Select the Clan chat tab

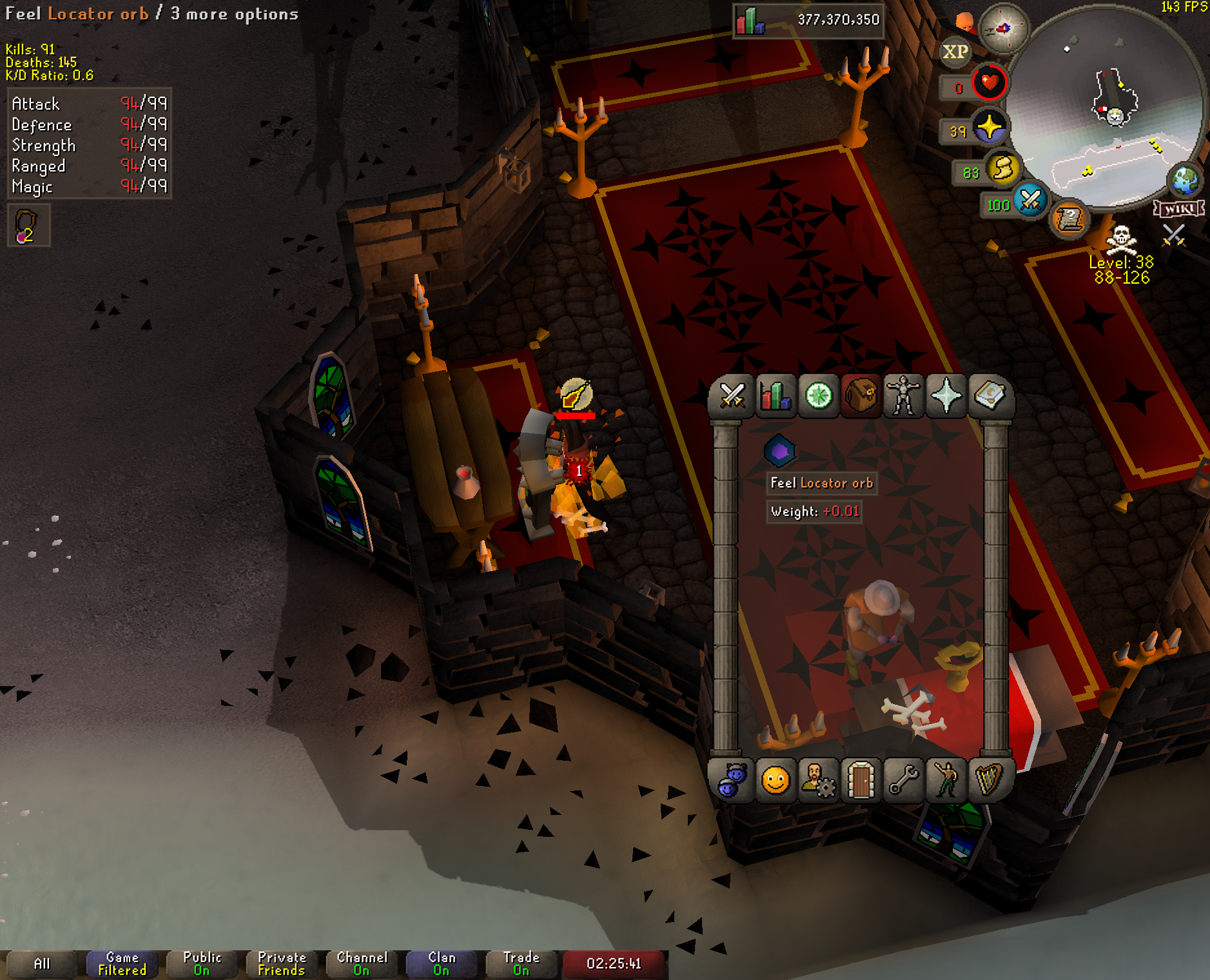tap(442, 964)
